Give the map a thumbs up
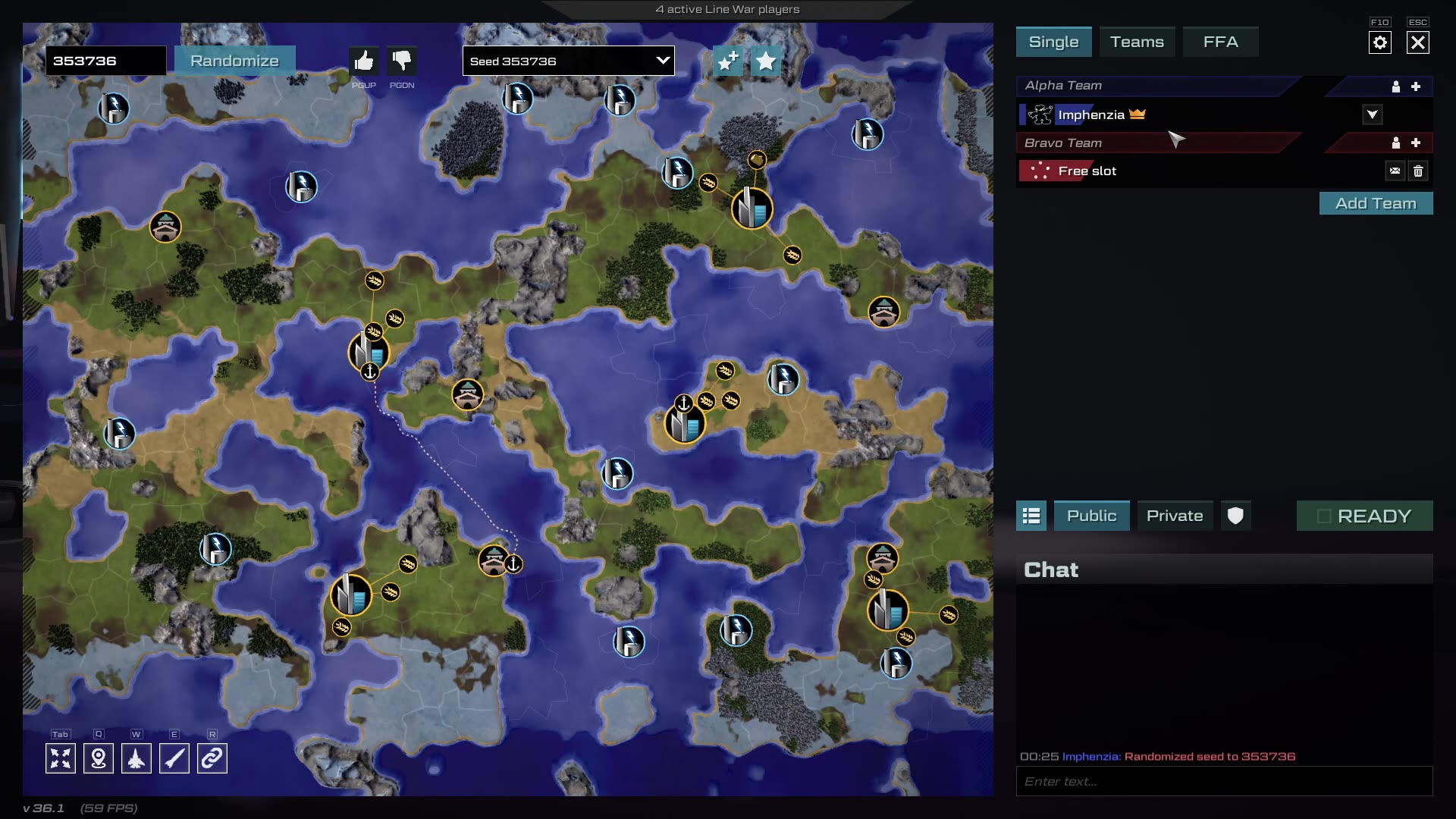Image resolution: width=1456 pixels, height=819 pixels. [364, 61]
